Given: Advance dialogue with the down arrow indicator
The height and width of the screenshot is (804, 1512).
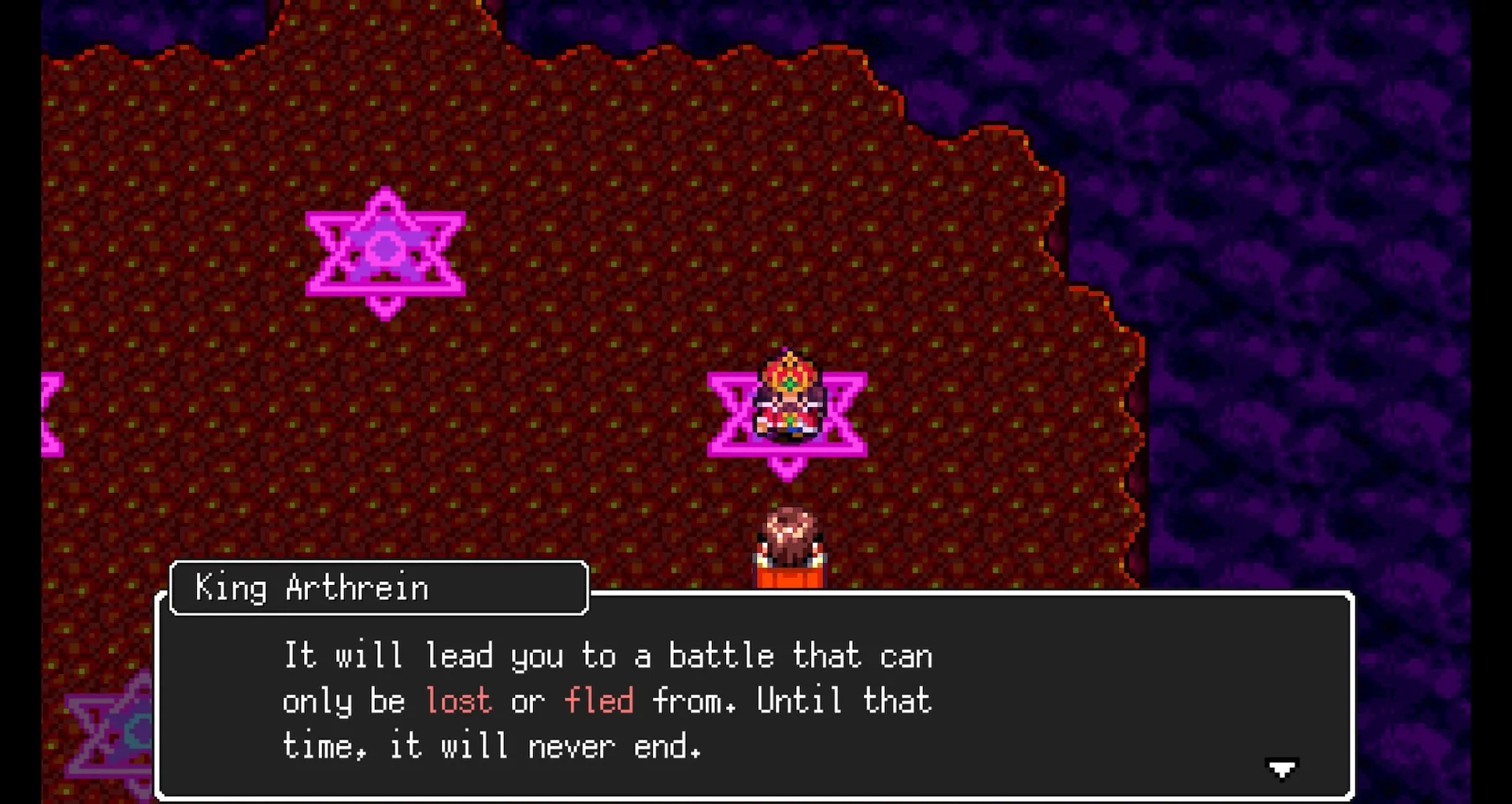Looking at the screenshot, I should coord(1281,768).
